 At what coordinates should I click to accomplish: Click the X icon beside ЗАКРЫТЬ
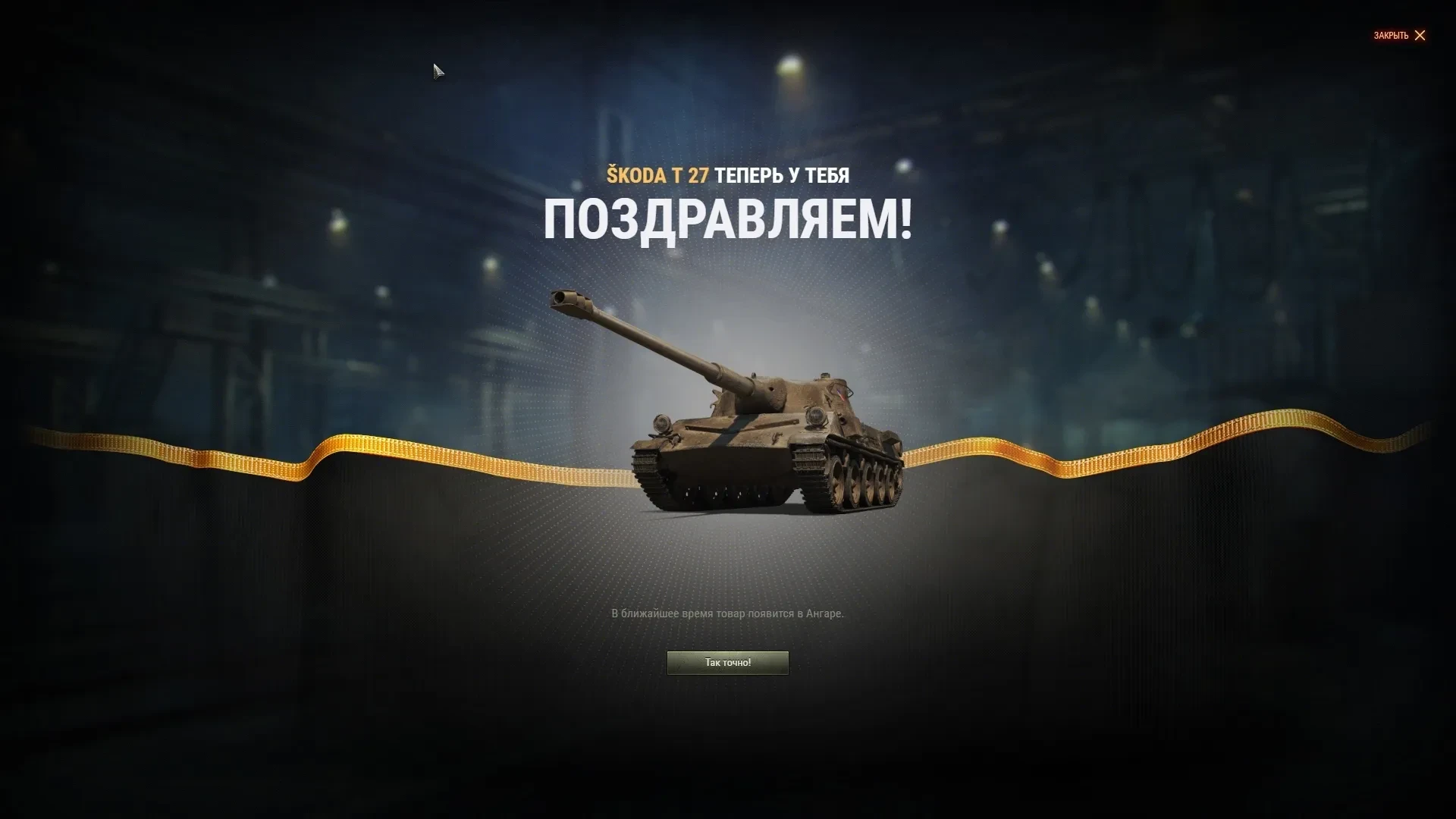pos(1420,36)
